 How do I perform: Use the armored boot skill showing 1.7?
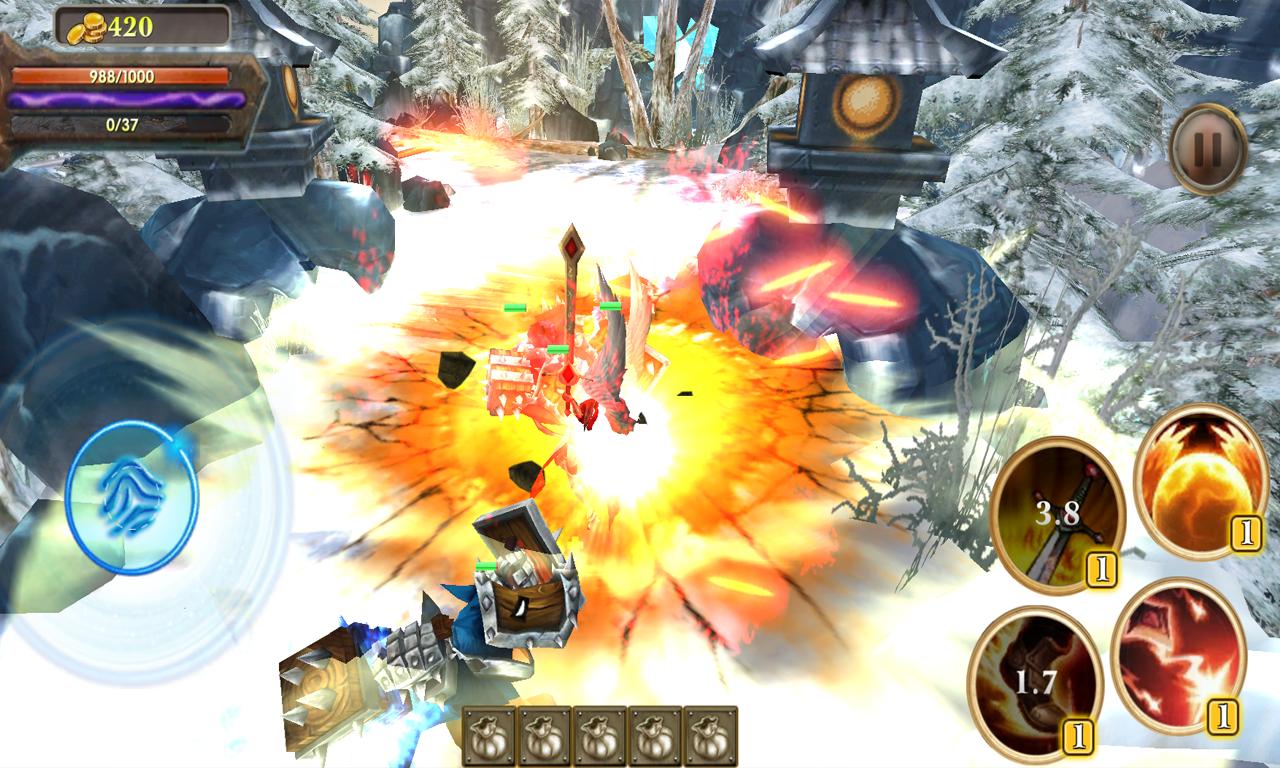click(x=1035, y=683)
